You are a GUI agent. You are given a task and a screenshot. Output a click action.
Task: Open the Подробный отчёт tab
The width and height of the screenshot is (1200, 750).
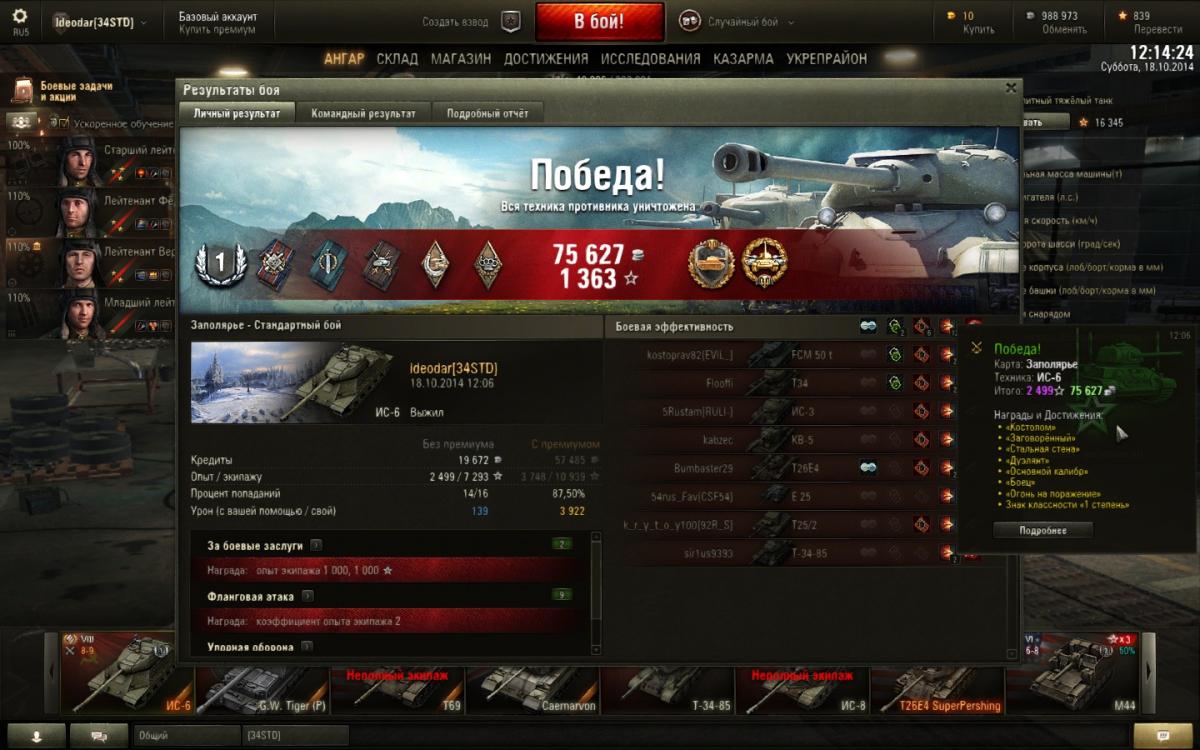point(487,113)
